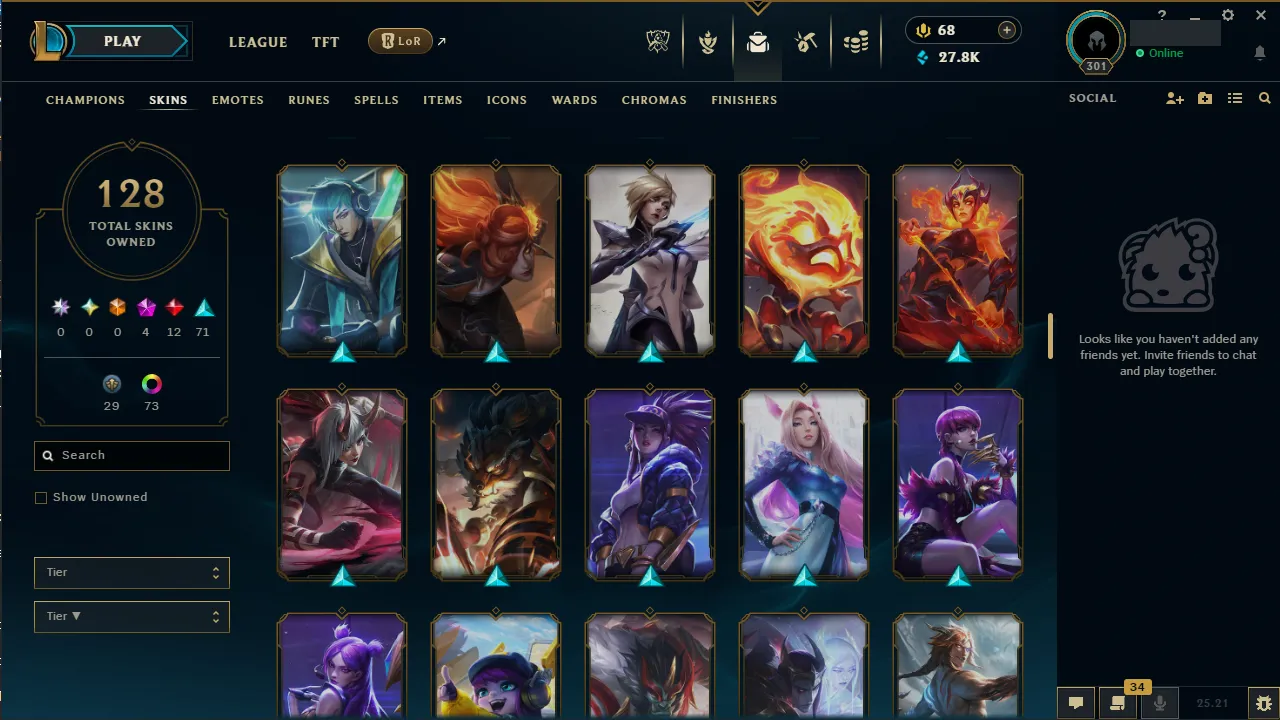Open the Tier sort order dropdown
1280x720 pixels.
coord(131,616)
